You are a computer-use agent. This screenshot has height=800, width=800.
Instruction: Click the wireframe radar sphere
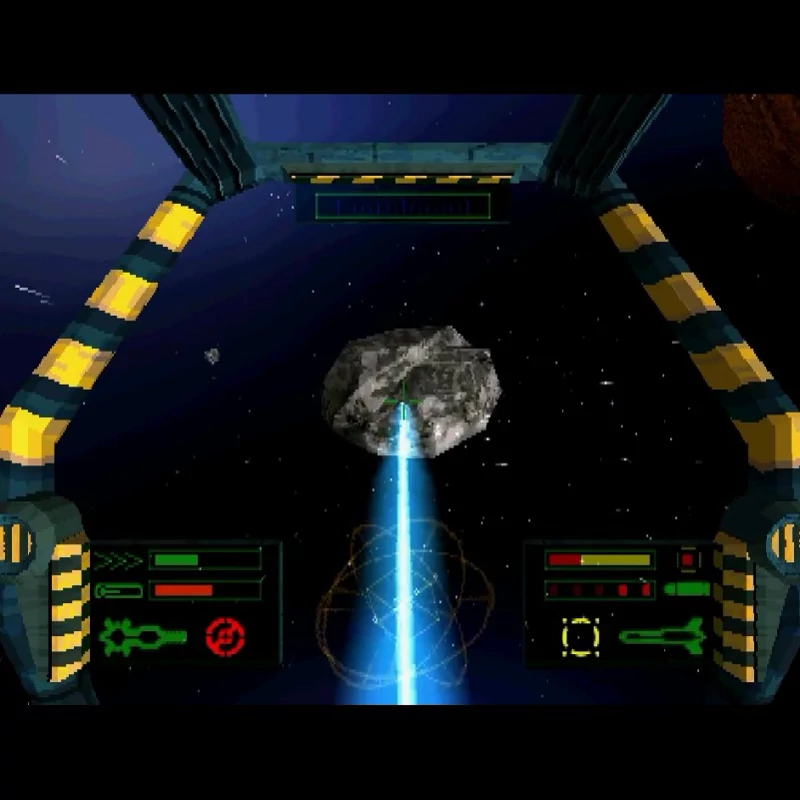click(403, 608)
